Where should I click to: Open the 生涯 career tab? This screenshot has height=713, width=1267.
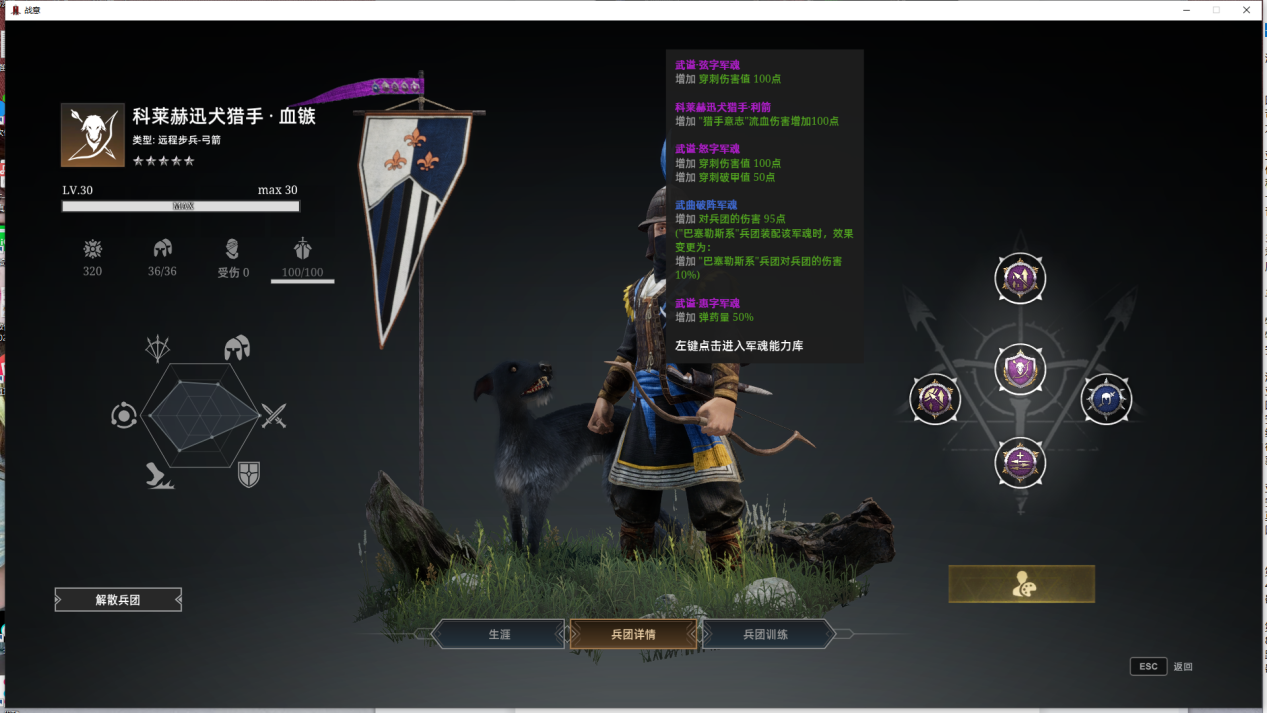499,634
